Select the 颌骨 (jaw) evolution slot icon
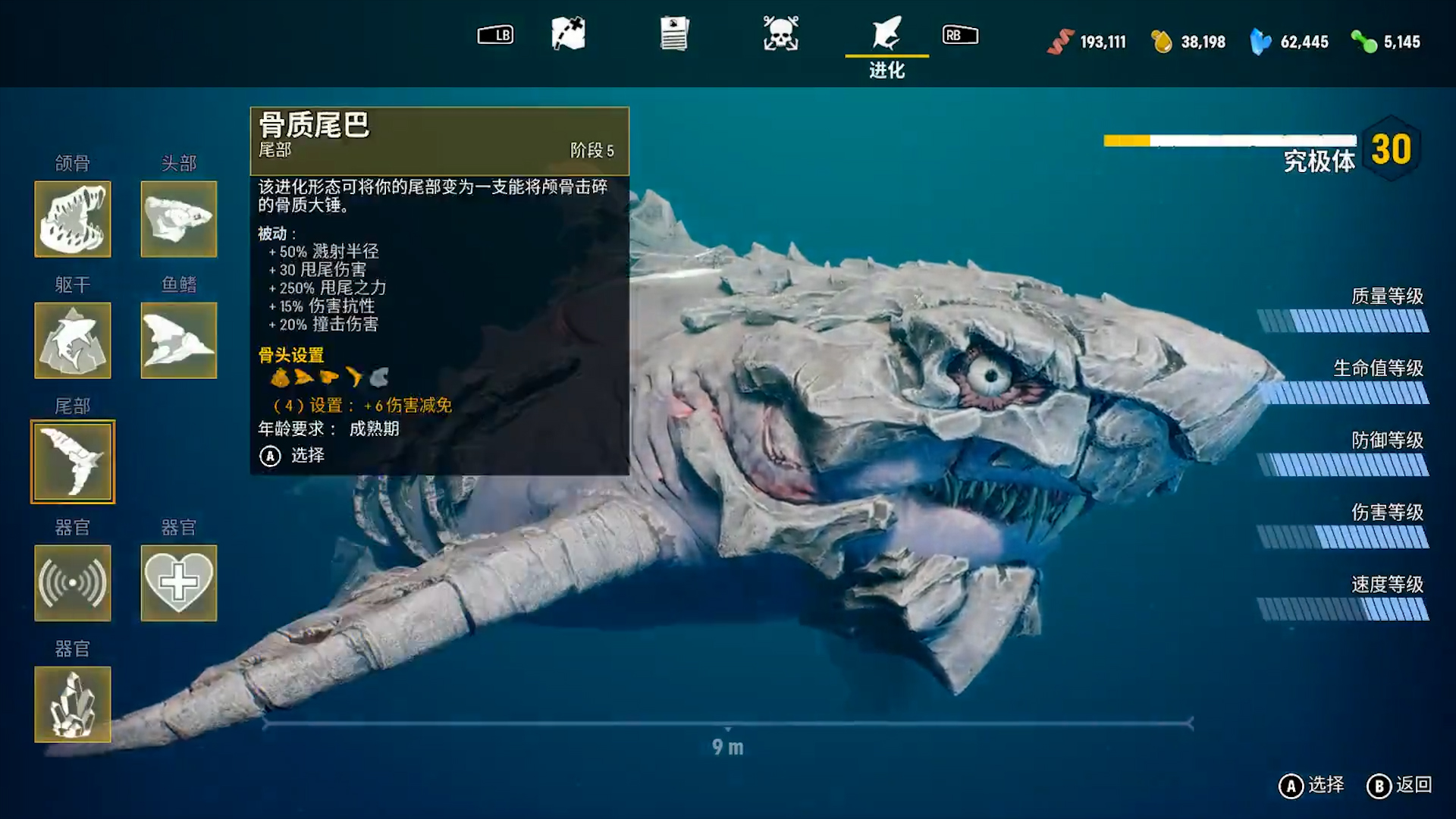This screenshot has height=819, width=1456. click(x=73, y=219)
